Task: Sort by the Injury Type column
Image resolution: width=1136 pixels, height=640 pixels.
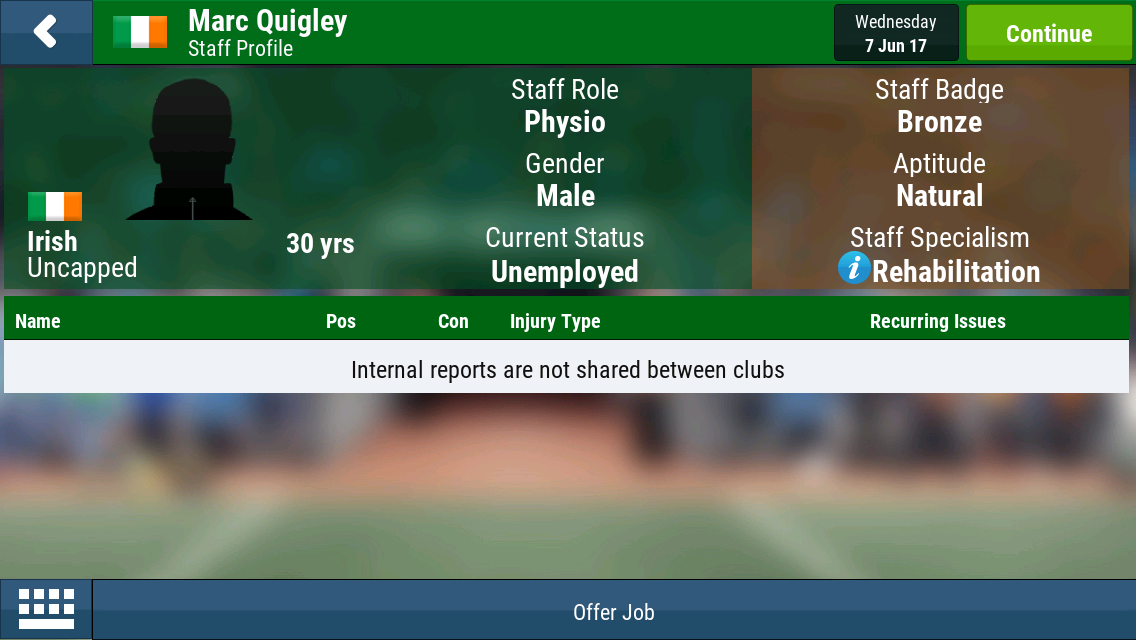Action: [x=555, y=321]
